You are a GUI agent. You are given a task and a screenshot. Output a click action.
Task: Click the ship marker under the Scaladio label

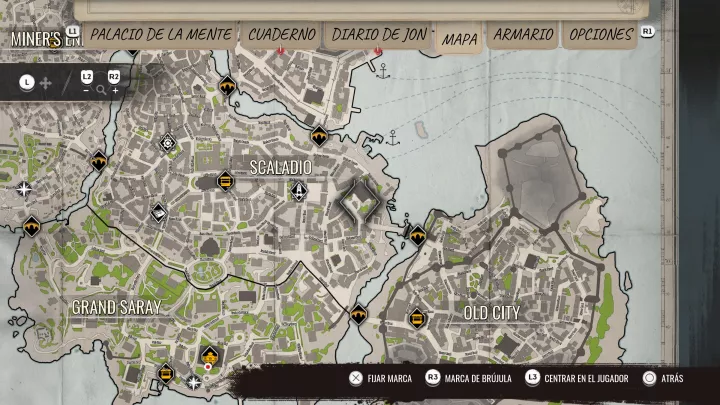(x=298, y=191)
